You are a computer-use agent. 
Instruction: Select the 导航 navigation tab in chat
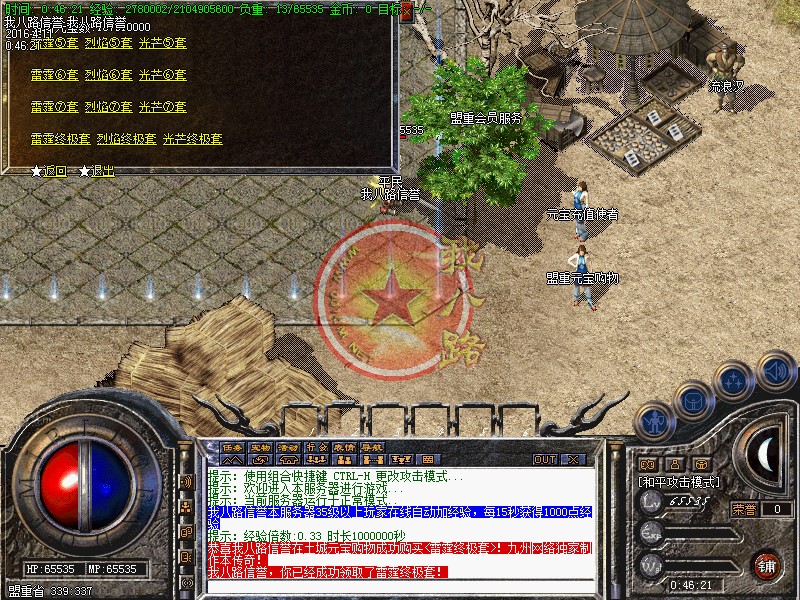click(x=372, y=447)
